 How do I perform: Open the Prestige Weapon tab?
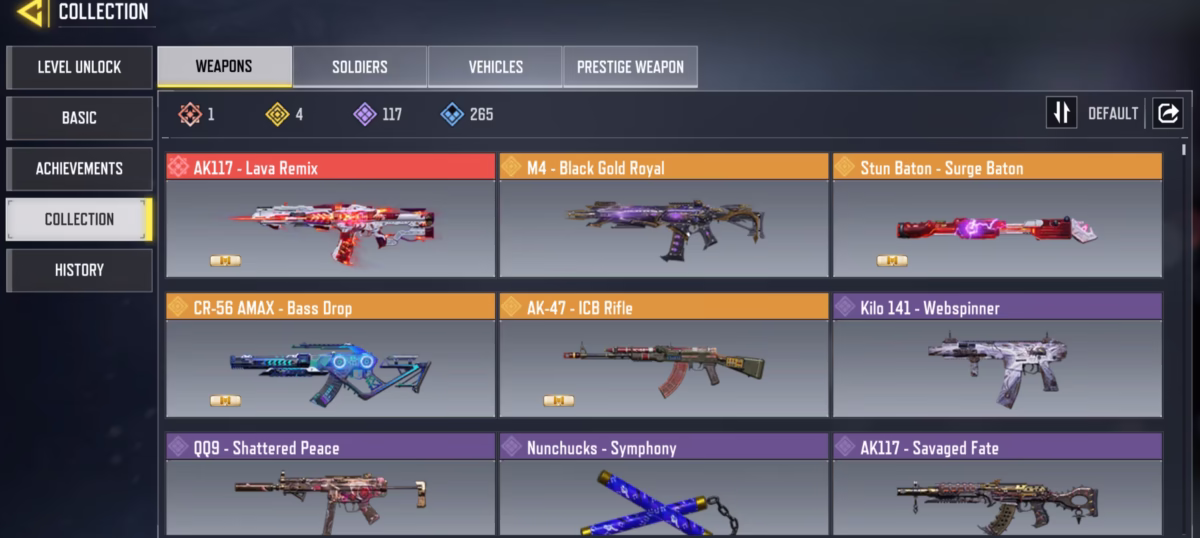[630, 67]
